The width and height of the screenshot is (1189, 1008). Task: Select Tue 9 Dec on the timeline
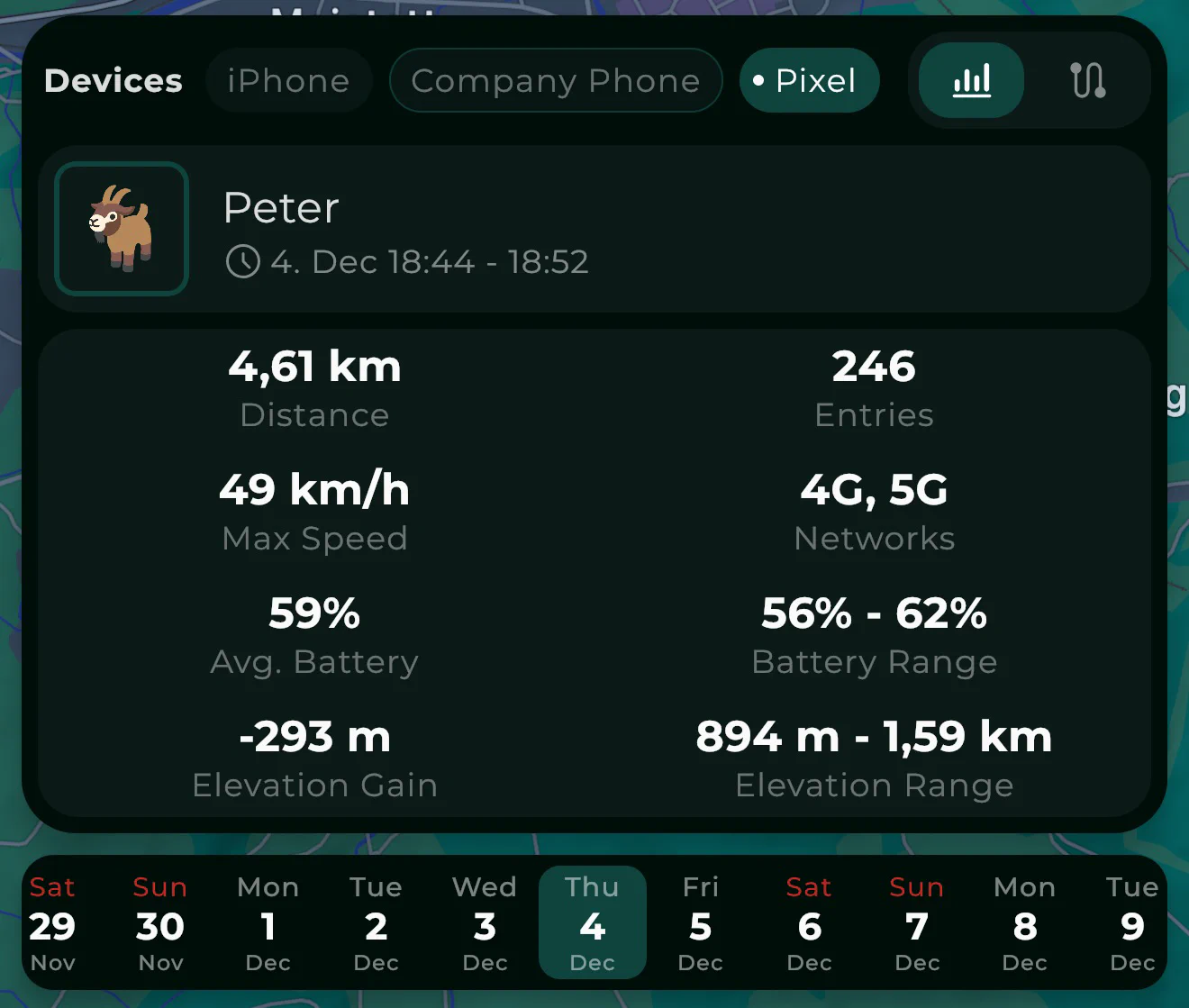point(1132,923)
